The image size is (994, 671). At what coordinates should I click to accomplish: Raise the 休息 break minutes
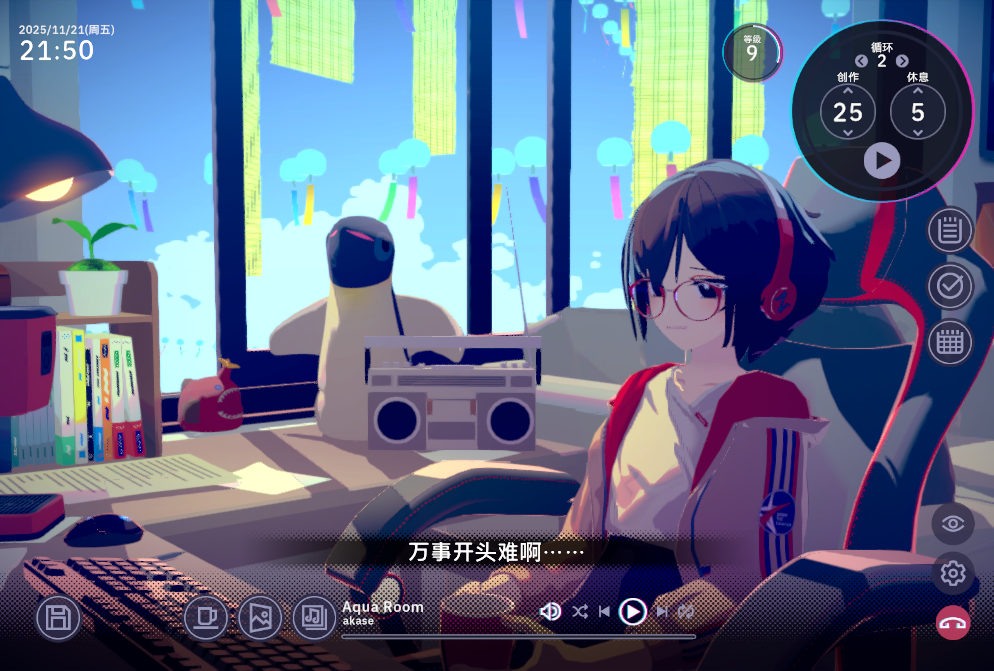(x=918, y=91)
